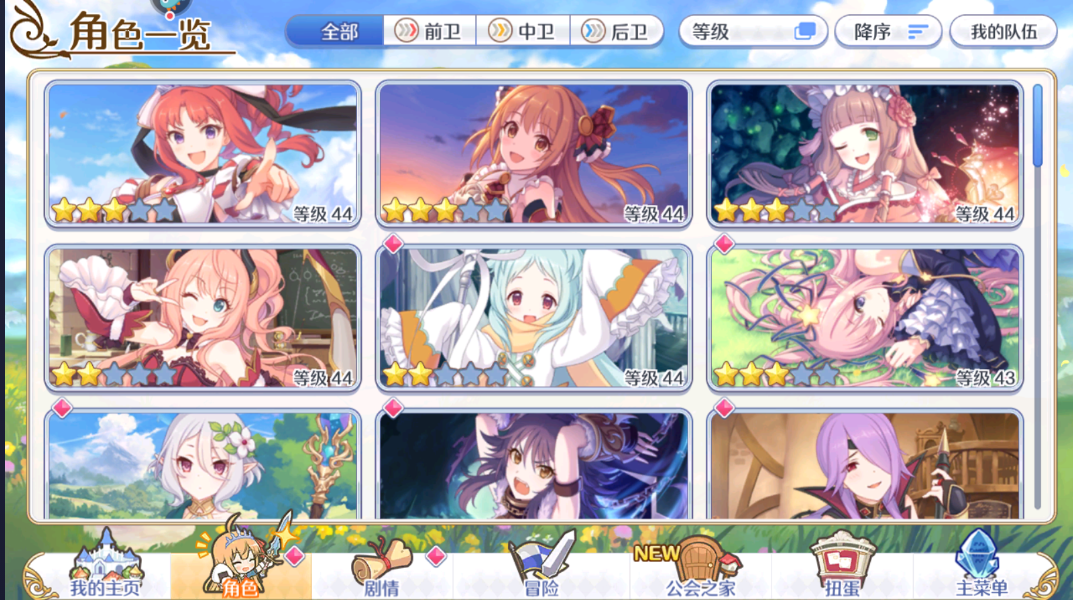This screenshot has width=1073, height=600.
Task: Choose the orange-haired girl at sunset card
Action: [534, 154]
